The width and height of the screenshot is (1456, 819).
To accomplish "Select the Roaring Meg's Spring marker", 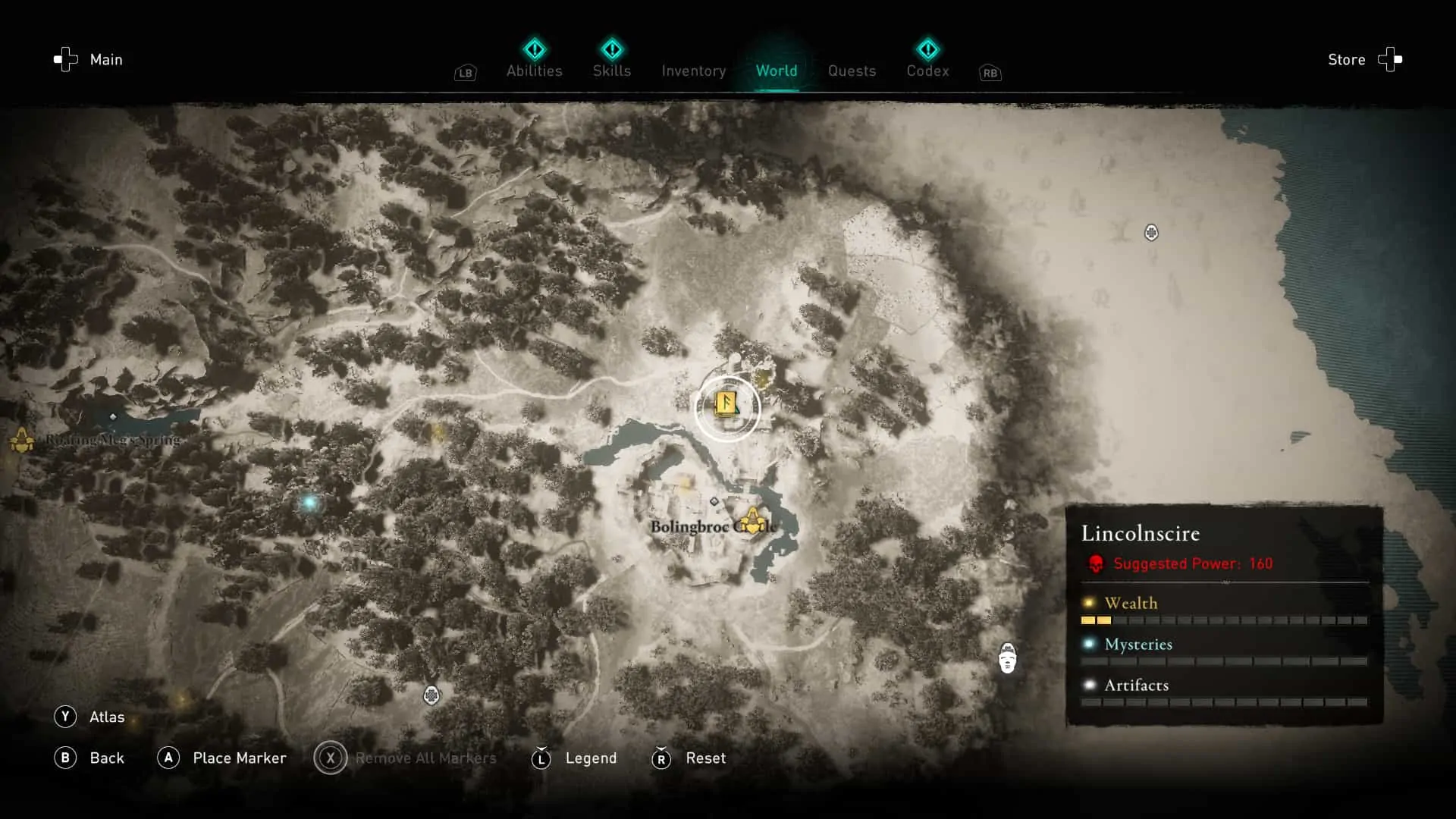I will click(x=20, y=440).
